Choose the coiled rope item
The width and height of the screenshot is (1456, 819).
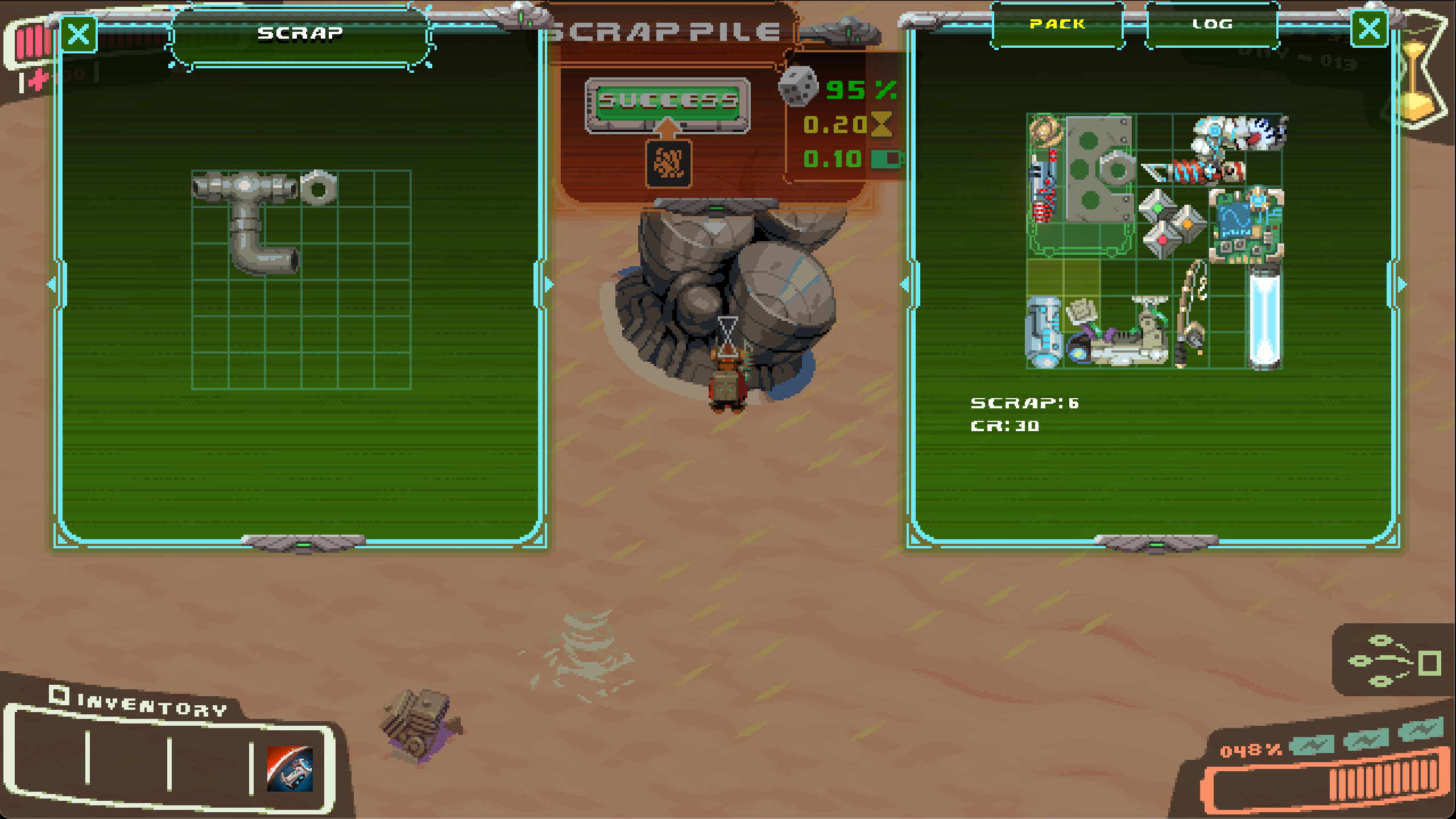(x=1045, y=130)
